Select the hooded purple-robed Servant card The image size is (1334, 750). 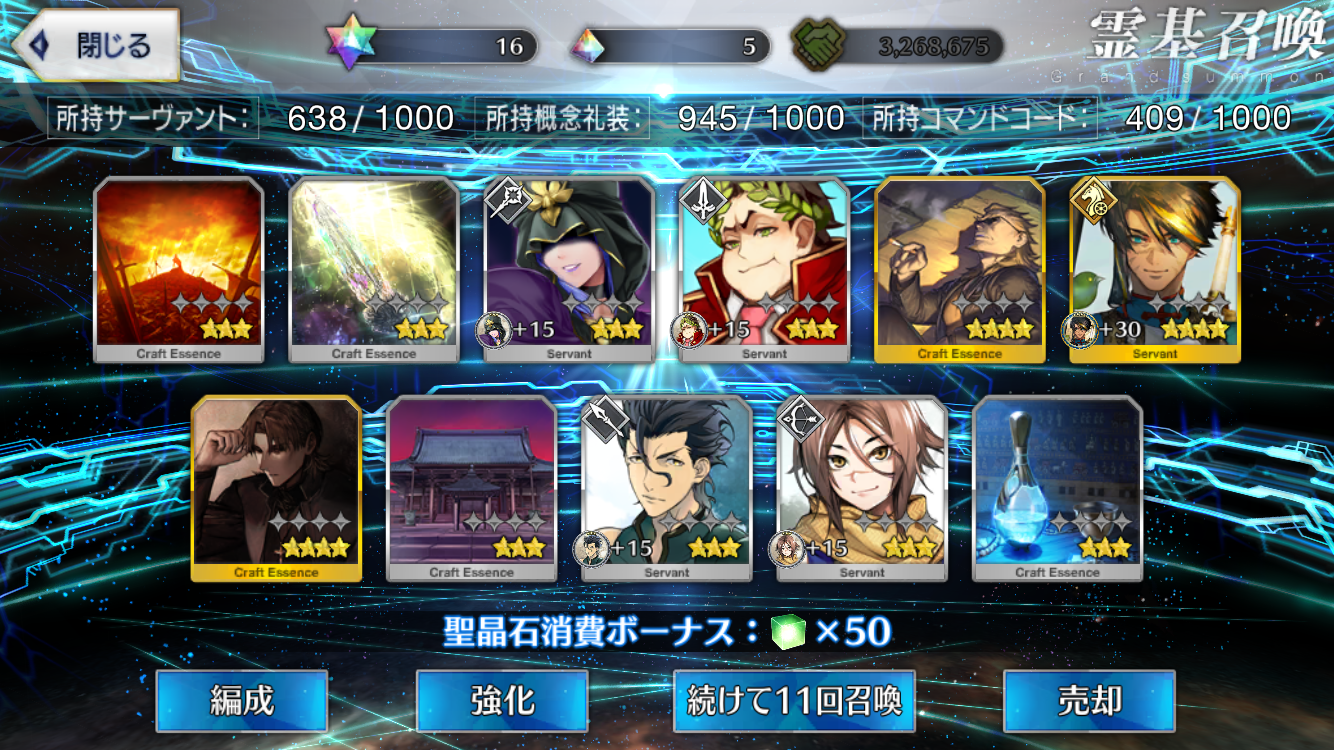tap(570, 269)
